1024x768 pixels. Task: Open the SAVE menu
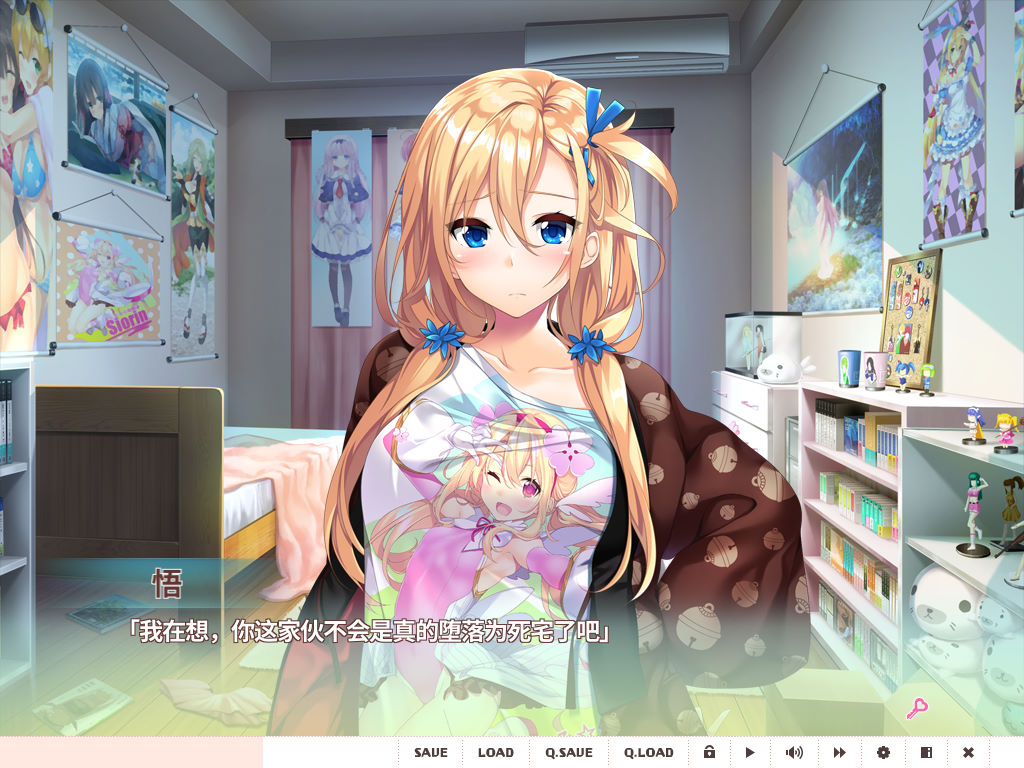431,752
